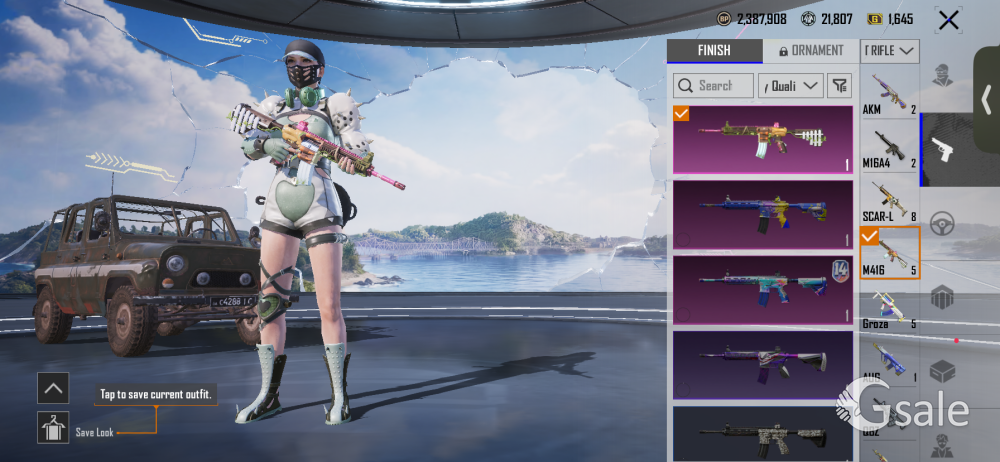
Task: Open the Rifle weapon type dropdown
Action: 890,51
